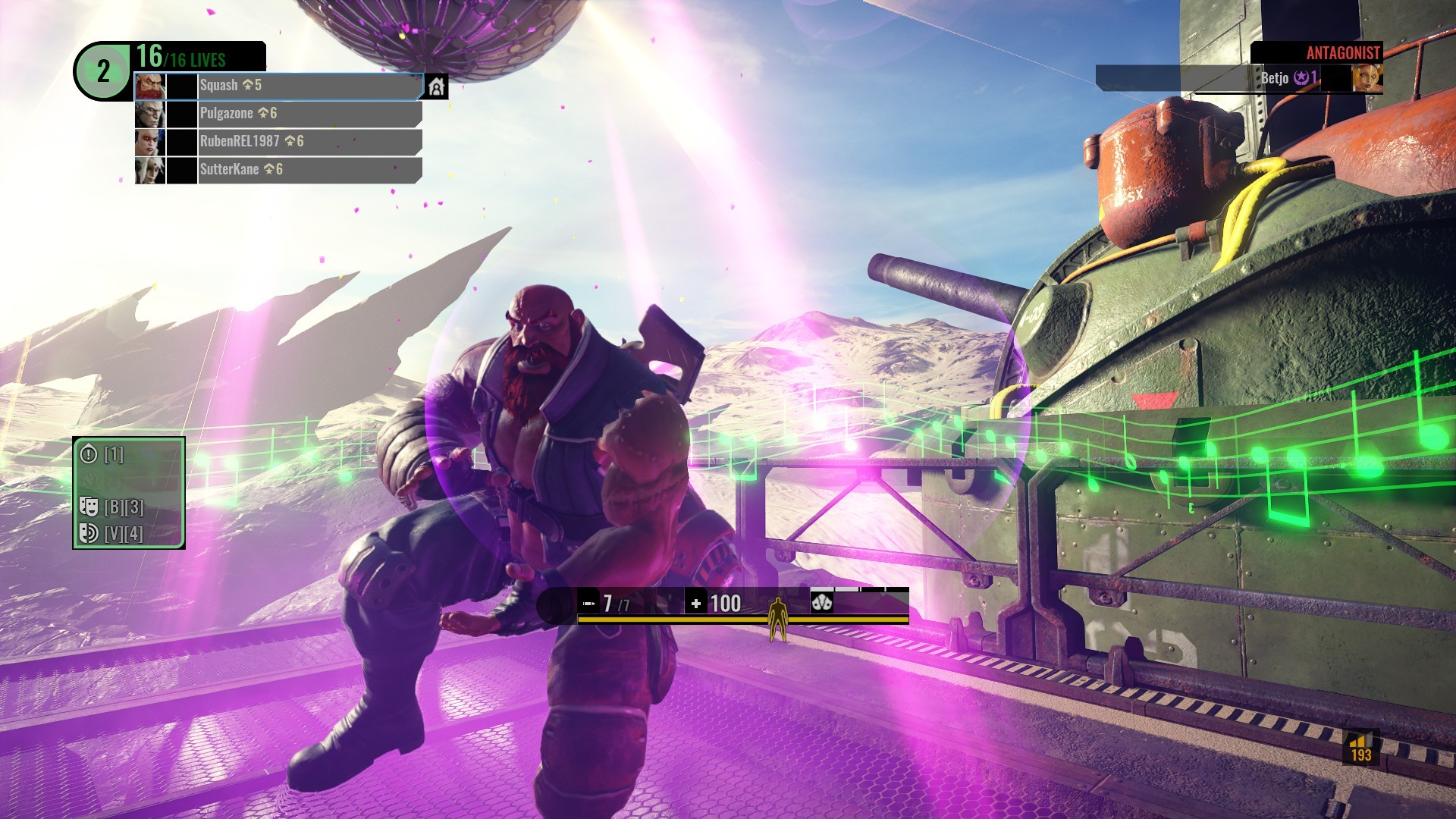The height and width of the screenshot is (819, 1456).
Task: Activate the exclamation mark alert ping
Action: coord(89,454)
